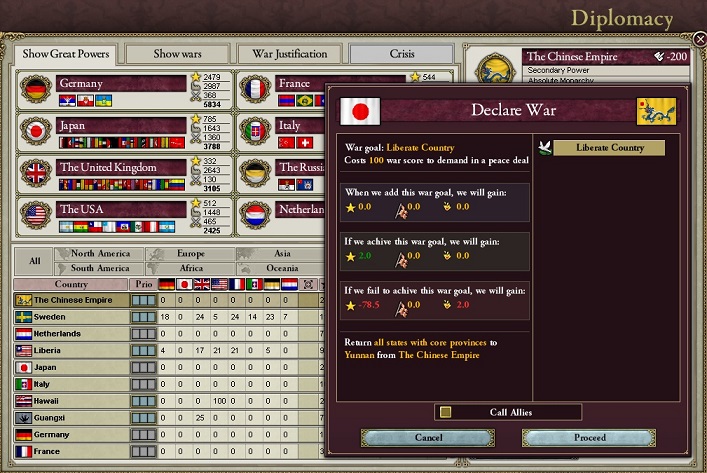Cancel the Declare War dialog
The image size is (707, 473).
click(428, 437)
